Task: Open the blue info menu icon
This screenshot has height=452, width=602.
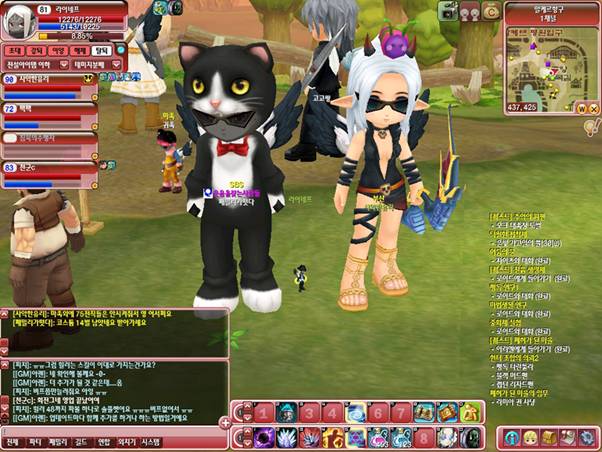Action: (x=511, y=437)
